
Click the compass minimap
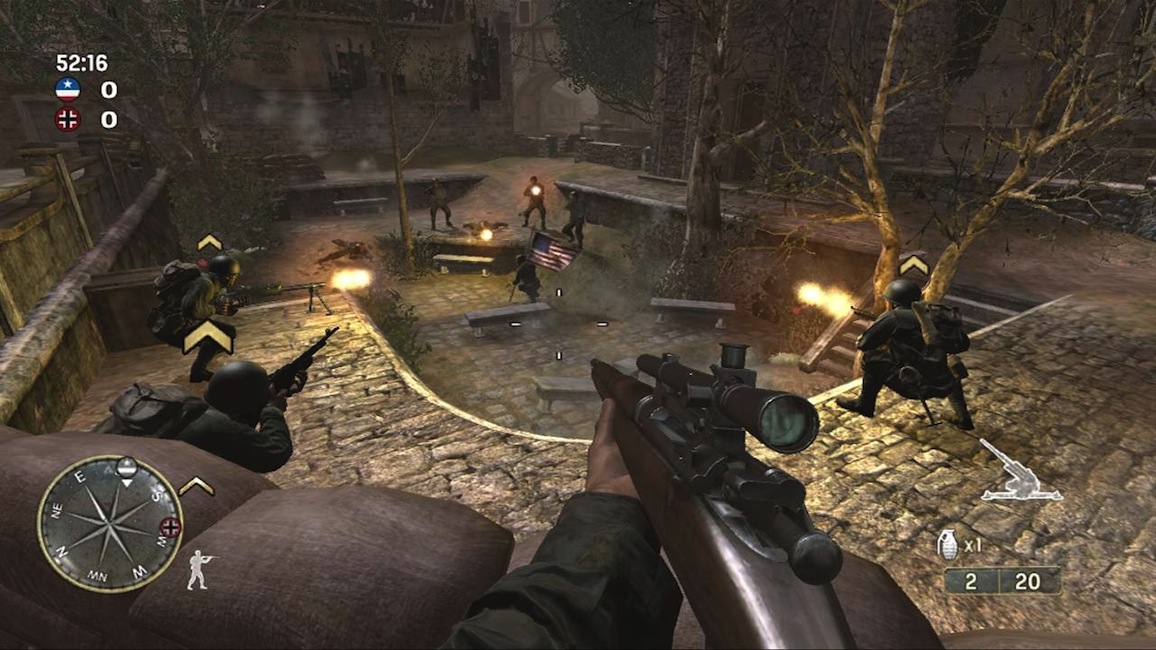[x=110, y=523]
